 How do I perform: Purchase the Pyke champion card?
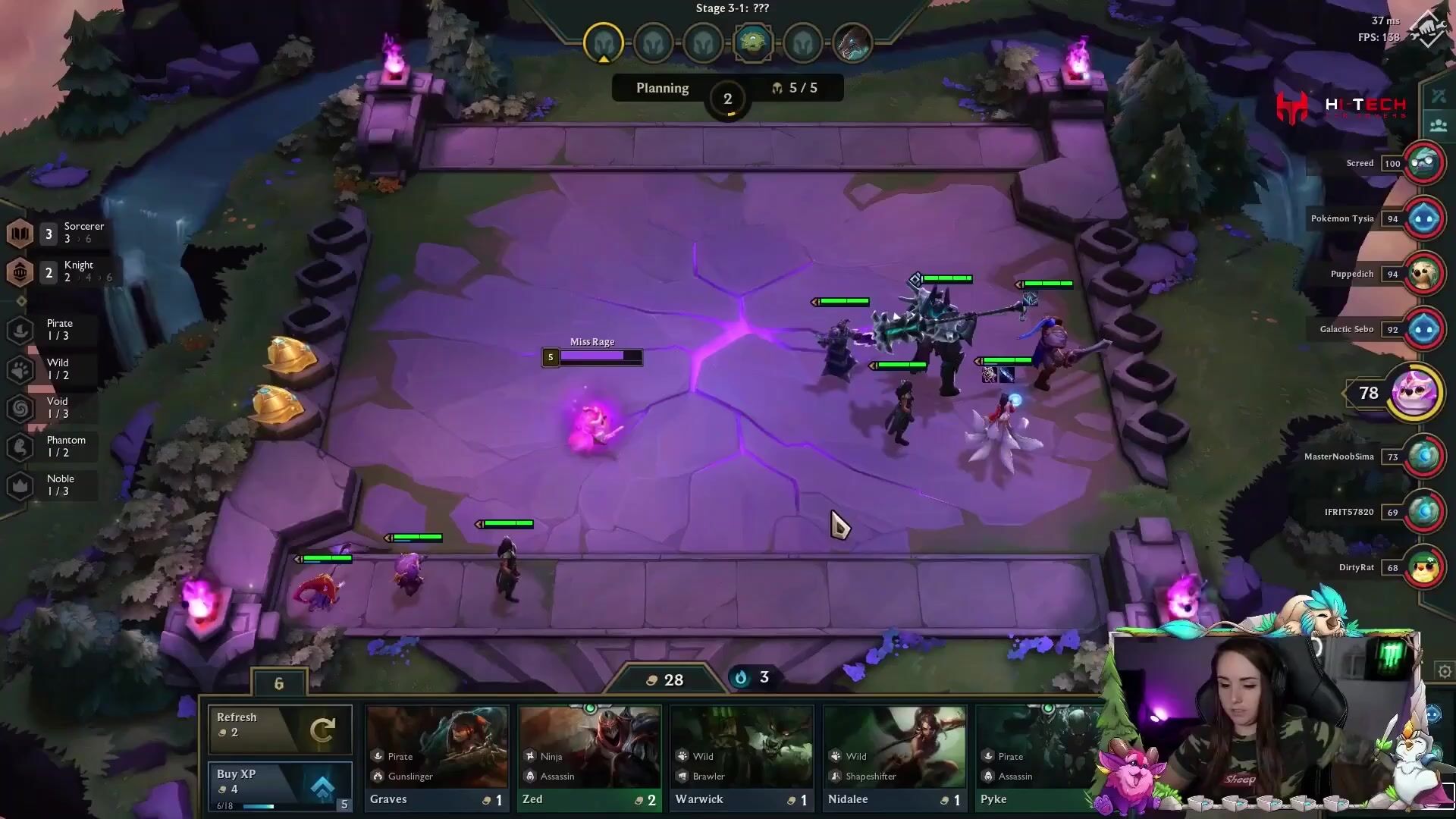tap(1039, 758)
